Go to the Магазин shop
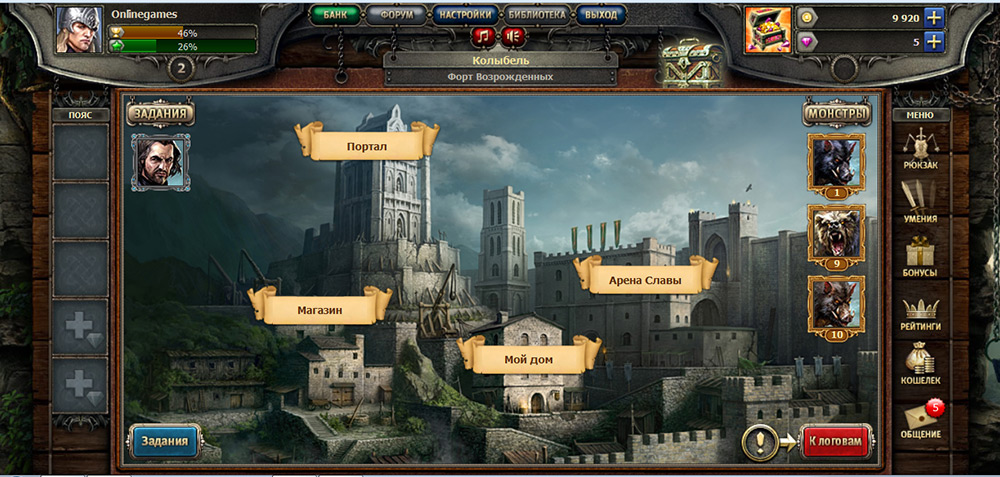1000x477 pixels. pyautogui.click(x=320, y=310)
